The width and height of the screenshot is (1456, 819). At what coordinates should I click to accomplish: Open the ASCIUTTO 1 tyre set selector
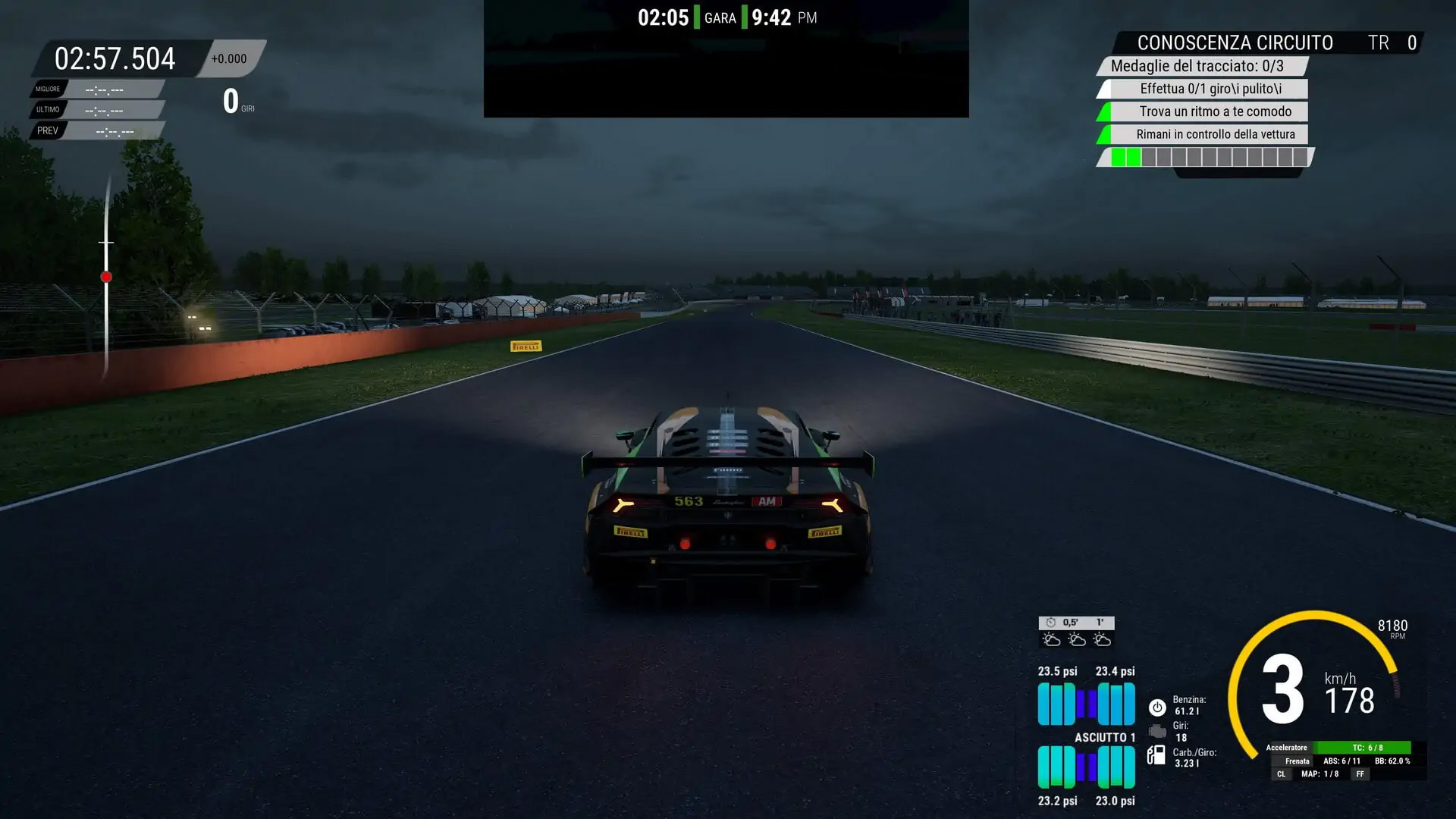click(x=1104, y=736)
